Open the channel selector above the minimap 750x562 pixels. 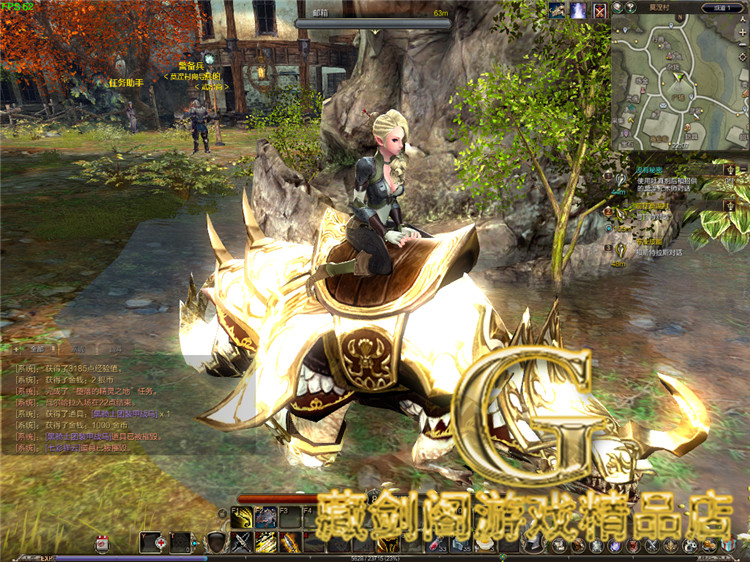tap(722, 7)
